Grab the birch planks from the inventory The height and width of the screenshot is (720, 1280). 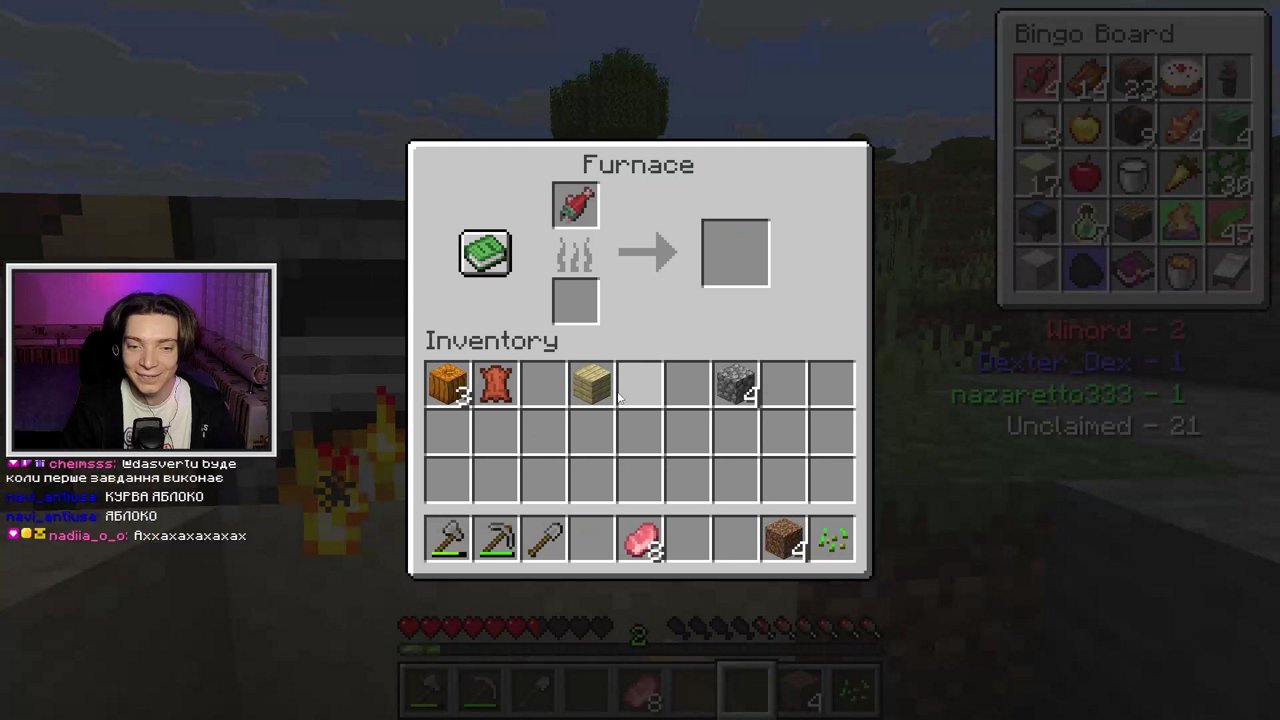click(x=591, y=383)
